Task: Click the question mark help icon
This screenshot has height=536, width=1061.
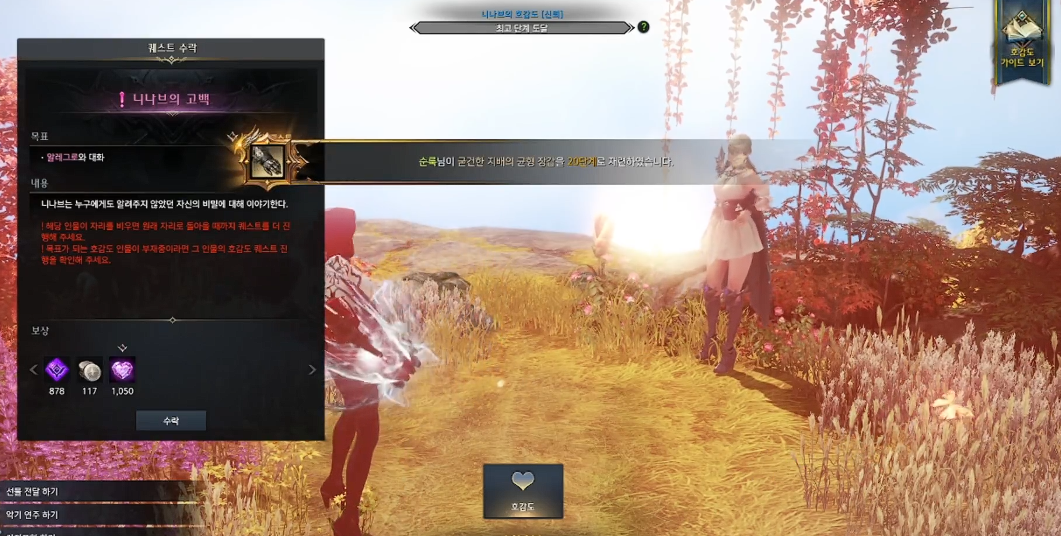Action: pyautogui.click(x=643, y=27)
